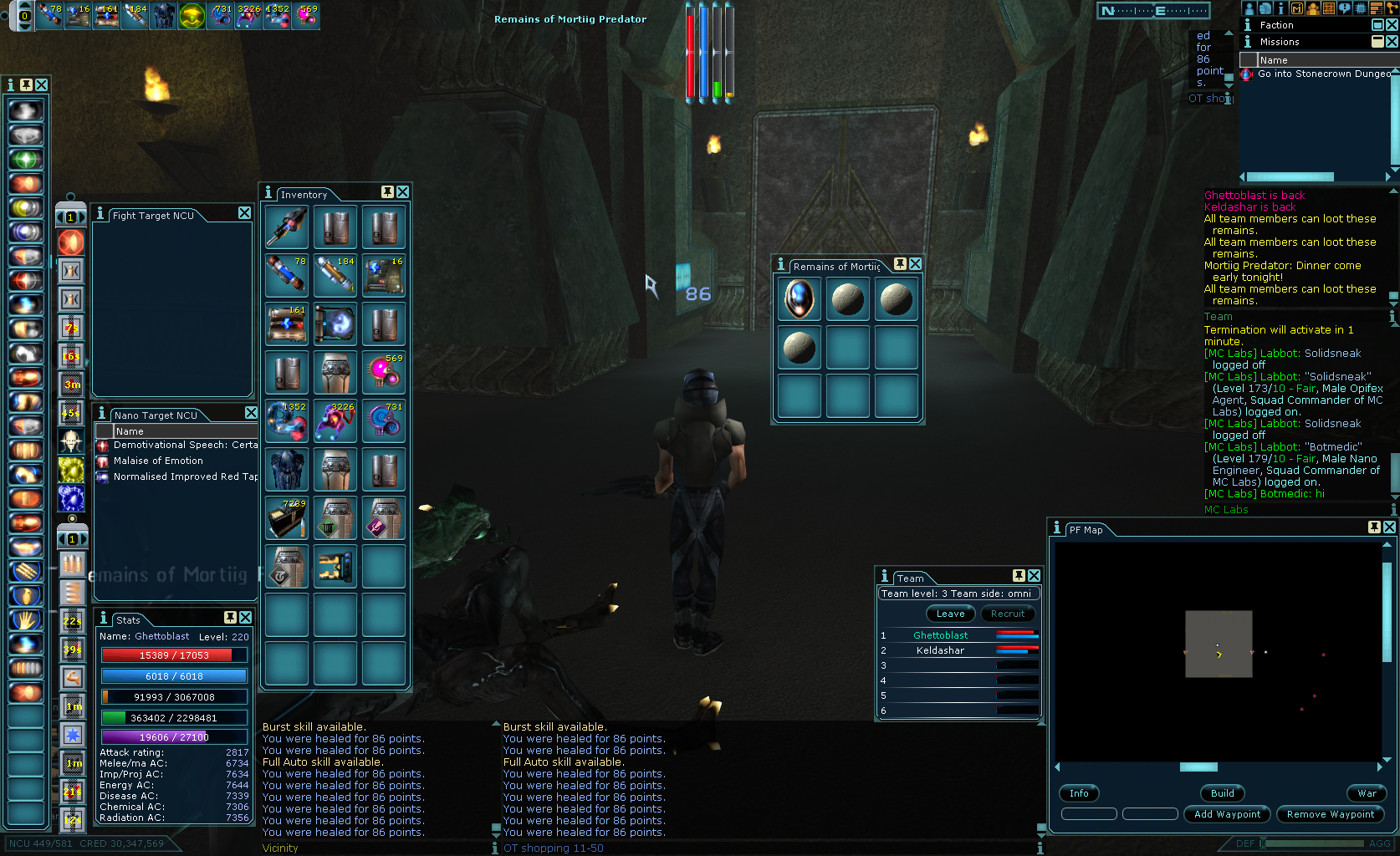Viewport: 1400px width, 856px height.
Task: Close the Inventory window
Action: [x=403, y=192]
